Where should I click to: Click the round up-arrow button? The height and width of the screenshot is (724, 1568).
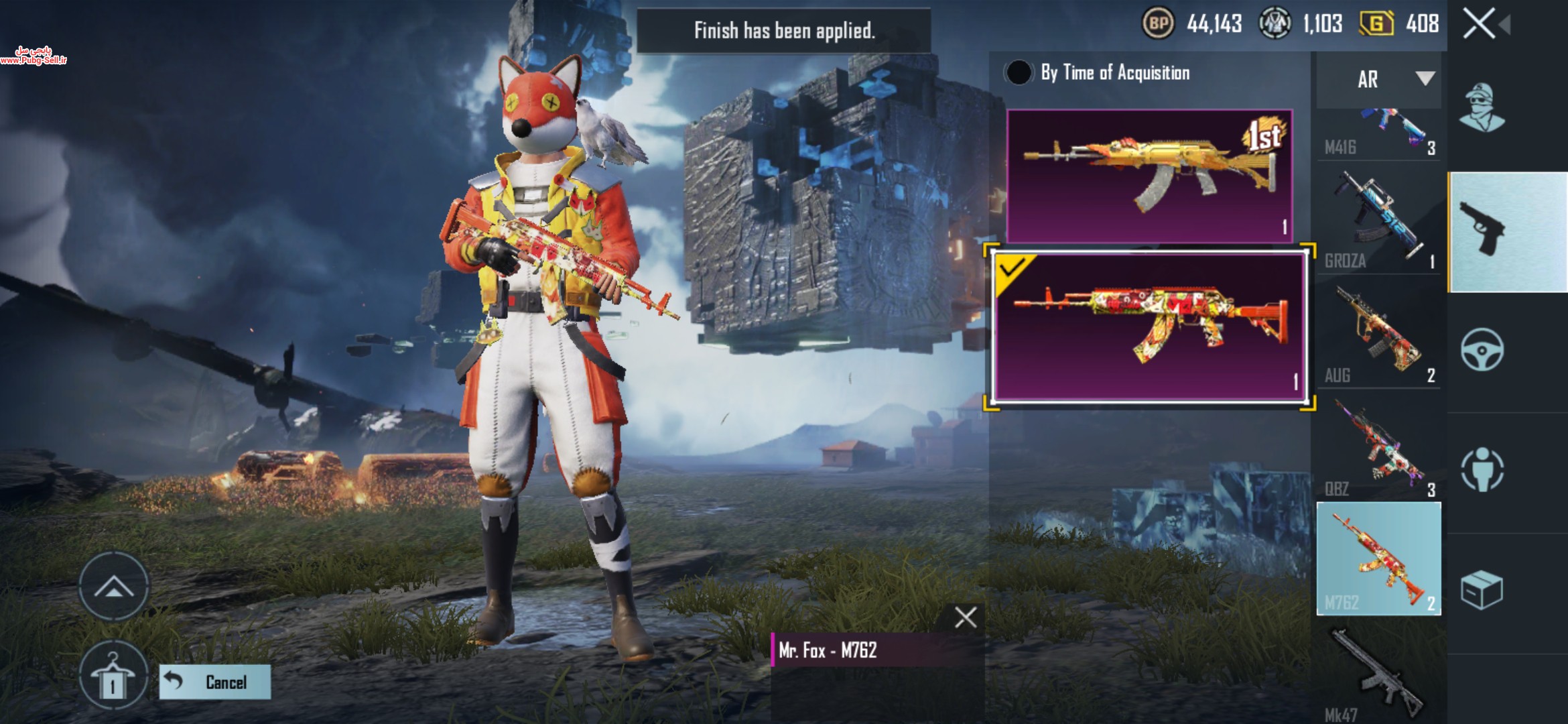tap(114, 587)
